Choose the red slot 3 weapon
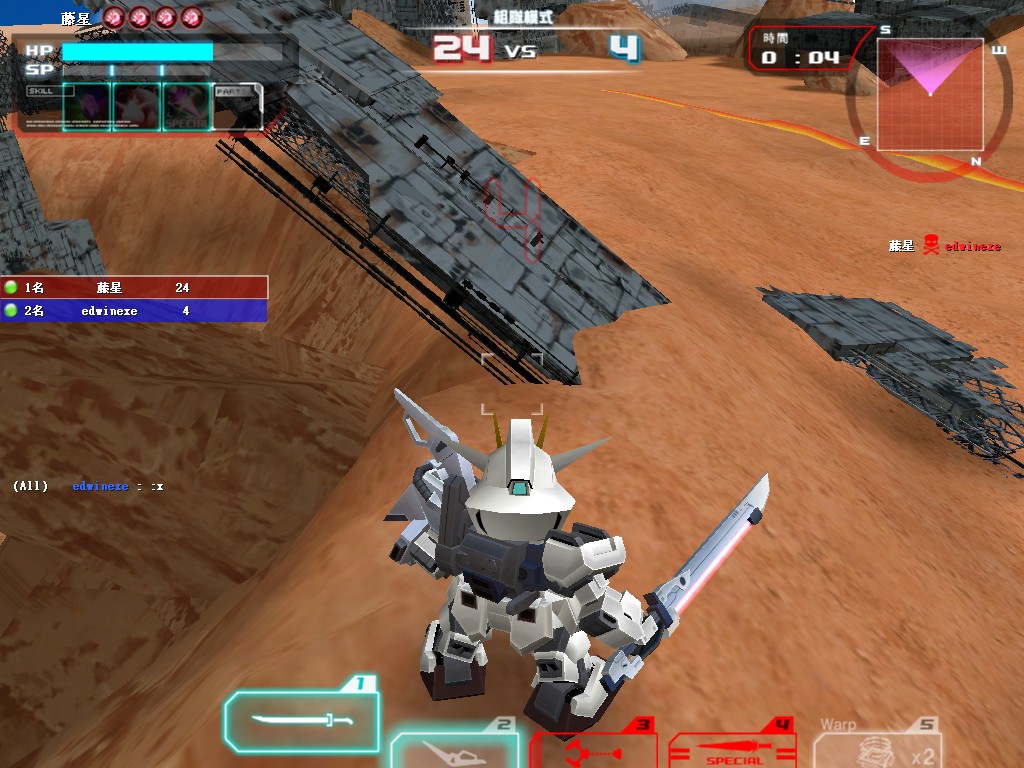The width and height of the screenshot is (1024, 768). coord(591,749)
